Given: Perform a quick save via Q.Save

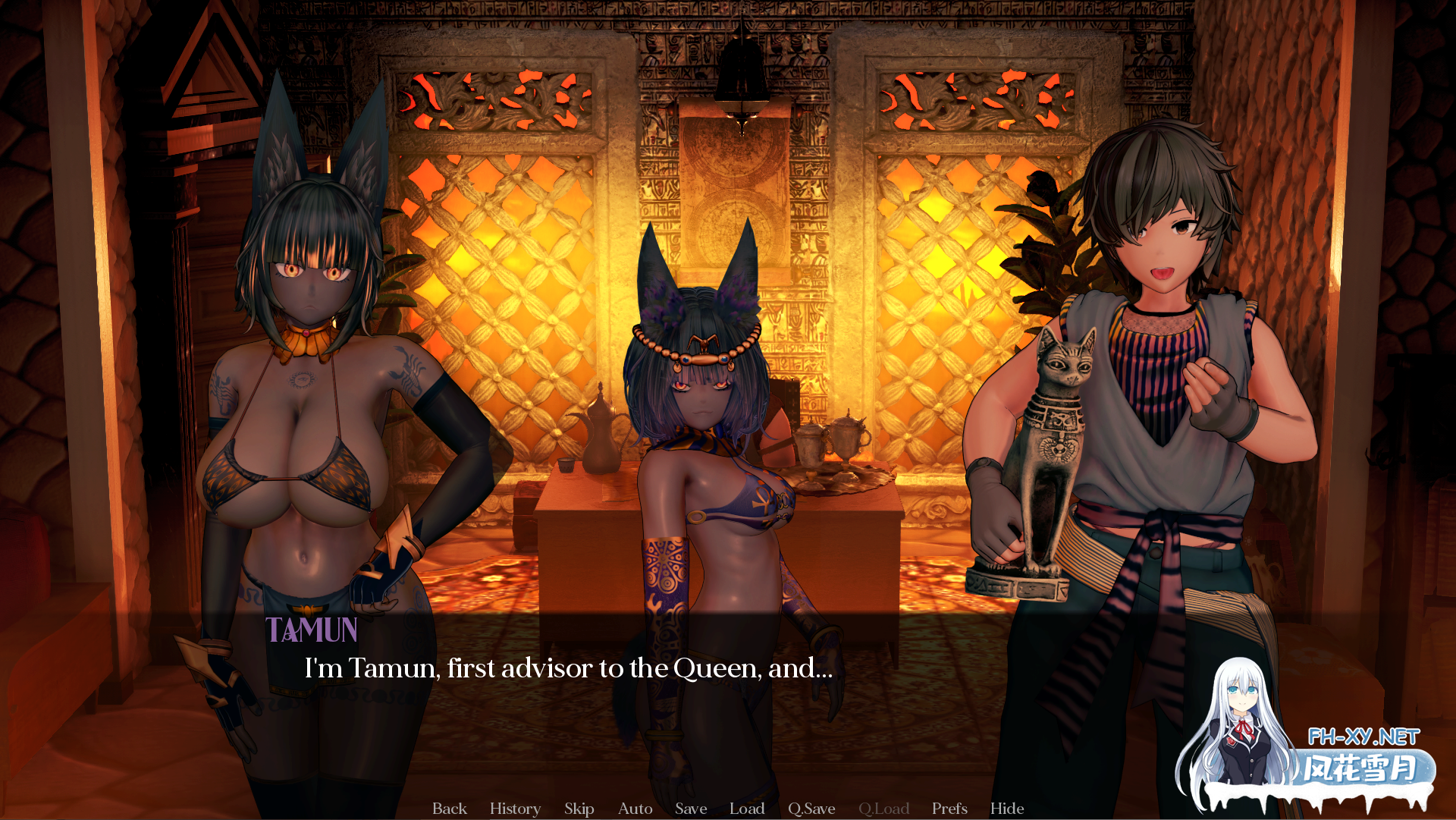Looking at the screenshot, I should tap(811, 809).
